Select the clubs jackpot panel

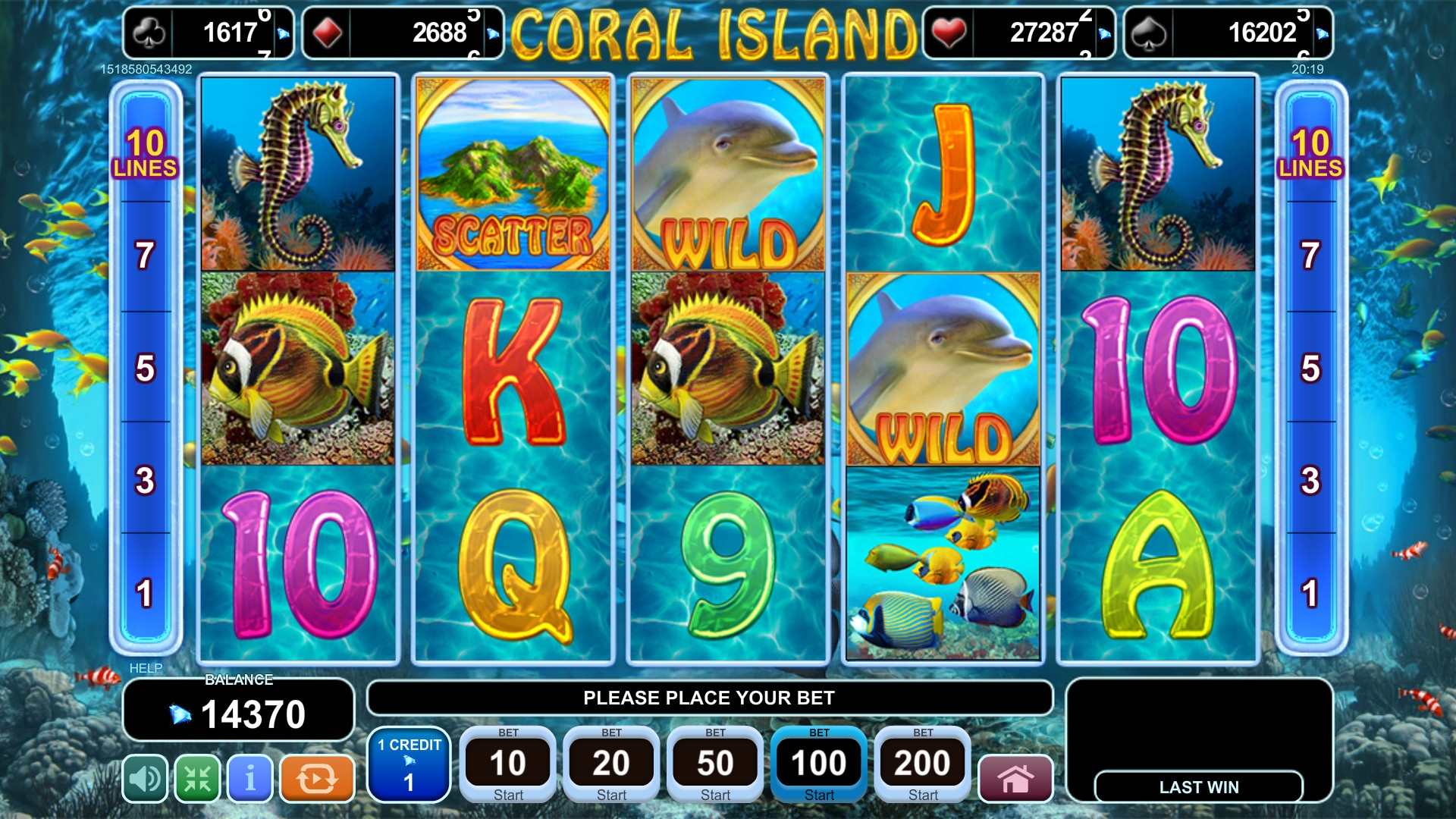click(209, 33)
